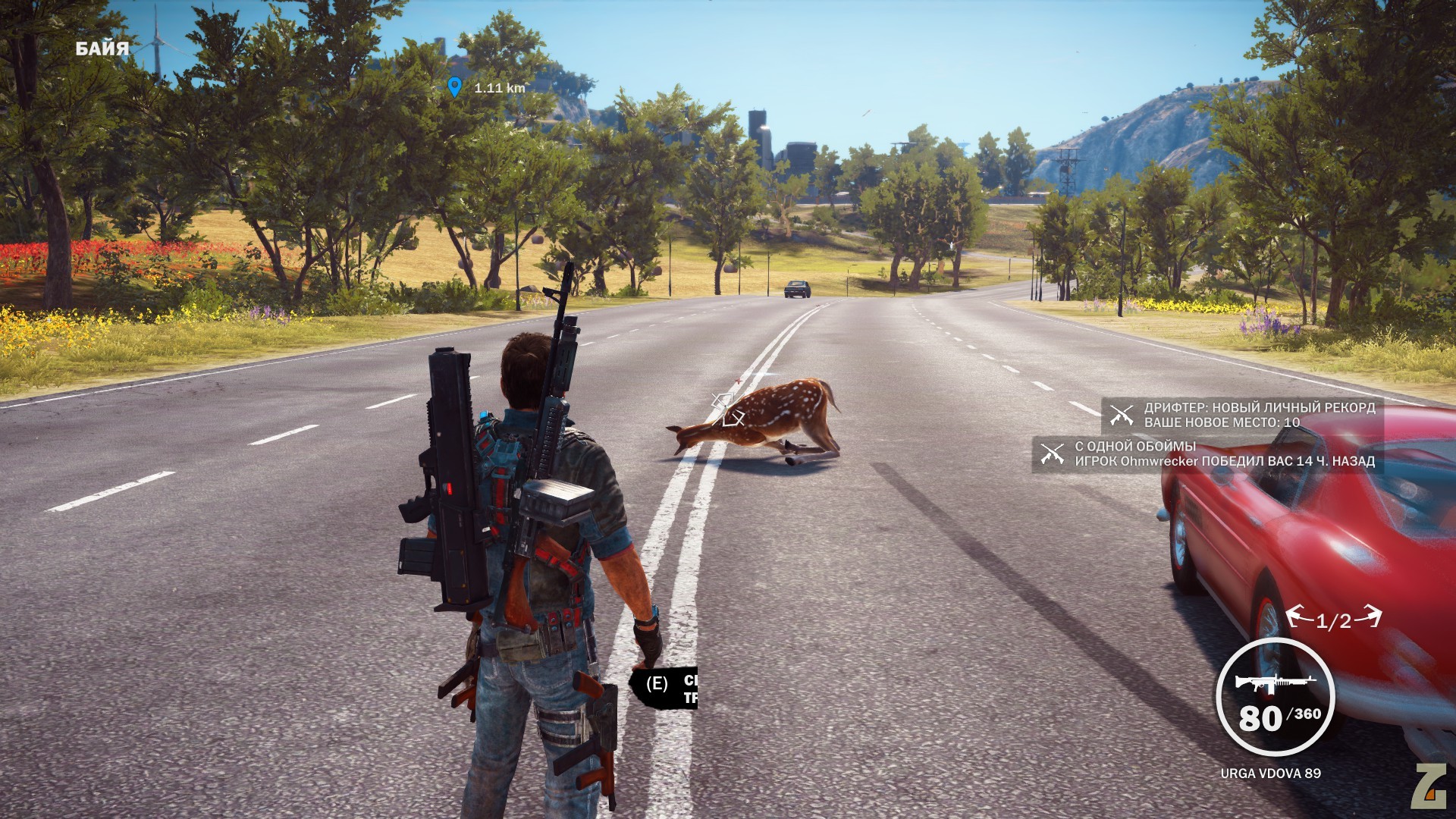1456x819 pixels.
Task: Select the URGA VDOVA 89 weapon icon
Action: click(x=1275, y=682)
